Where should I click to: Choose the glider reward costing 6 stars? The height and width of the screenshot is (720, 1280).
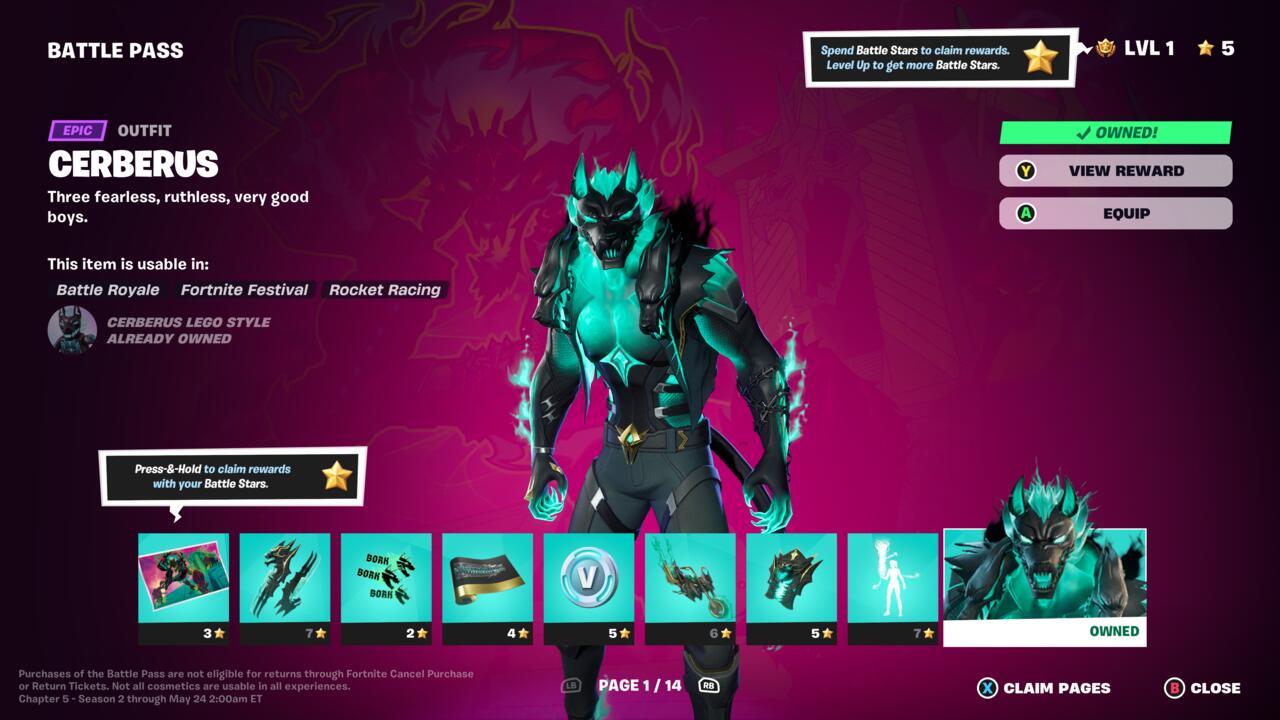coord(690,588)
